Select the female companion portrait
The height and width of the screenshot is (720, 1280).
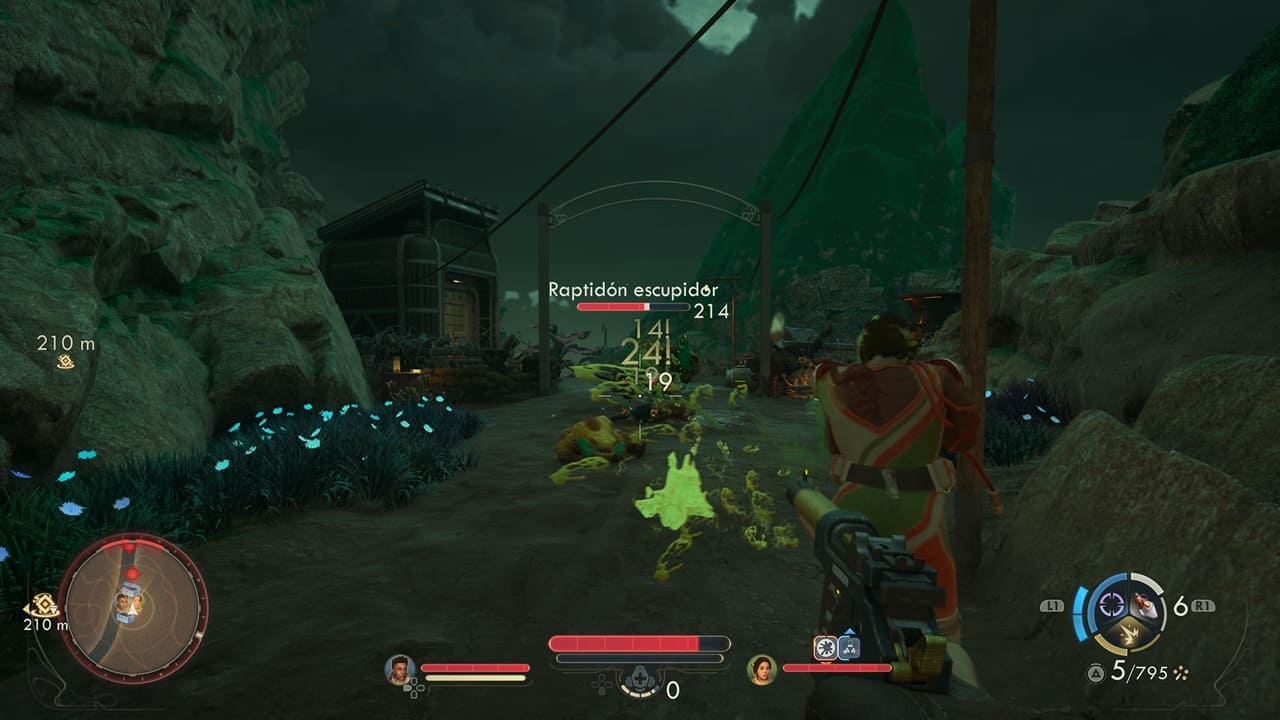[x=763, y=668]
